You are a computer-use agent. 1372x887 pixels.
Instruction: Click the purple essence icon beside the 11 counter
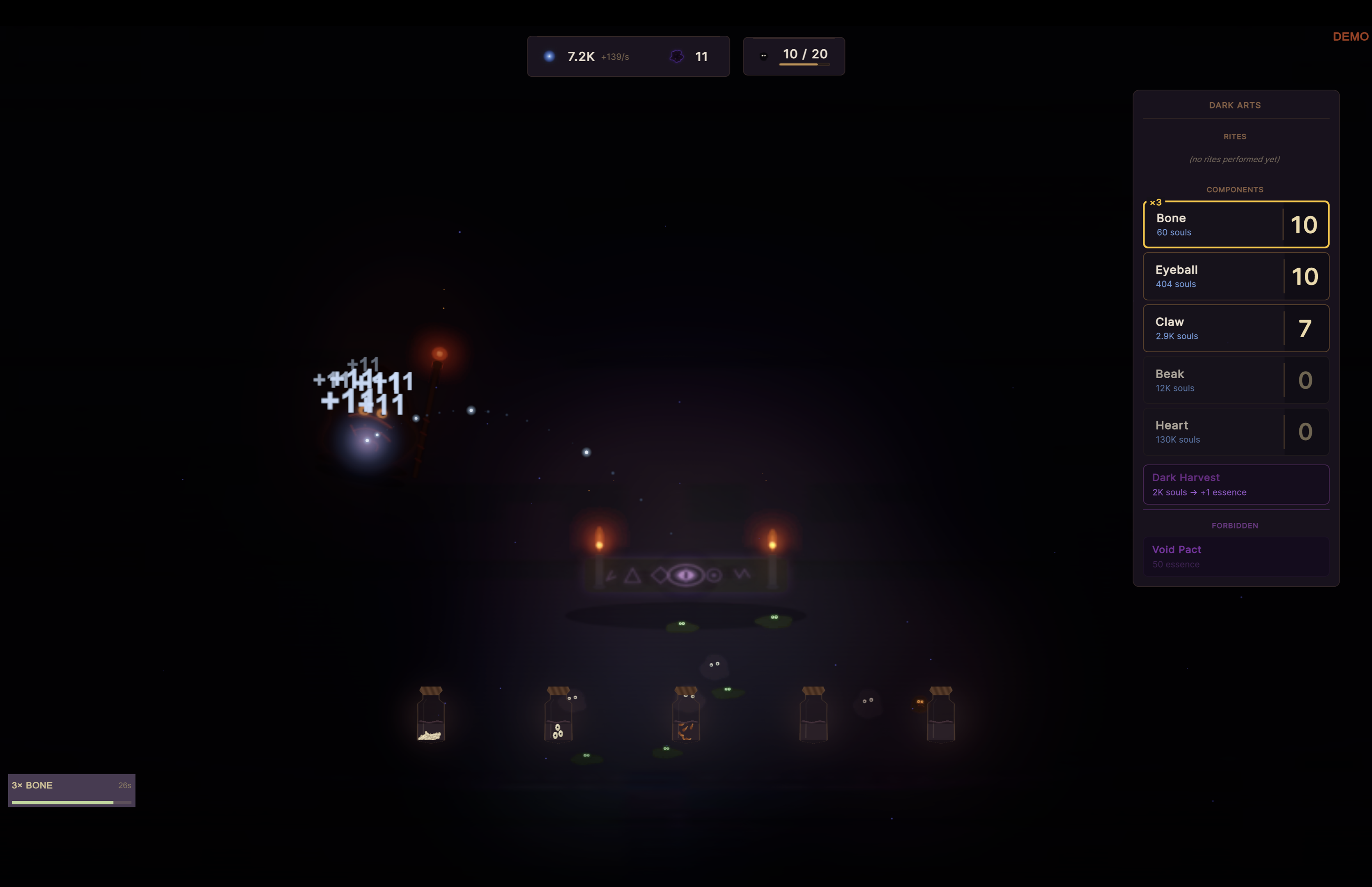pyautogui.click(x=677, y=56)
